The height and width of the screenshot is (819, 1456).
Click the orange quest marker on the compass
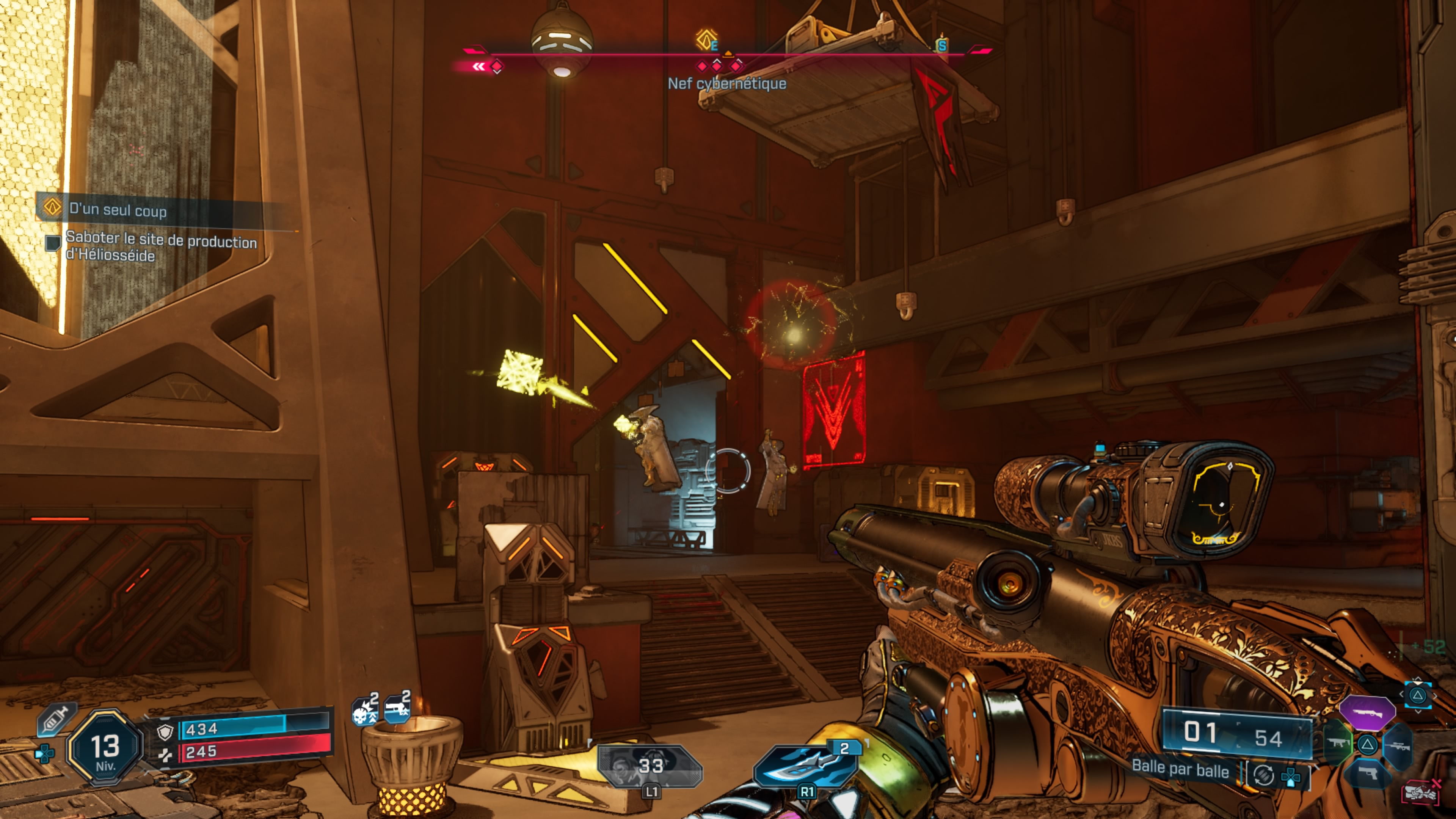pyautogui.click(x=706, y=40)
